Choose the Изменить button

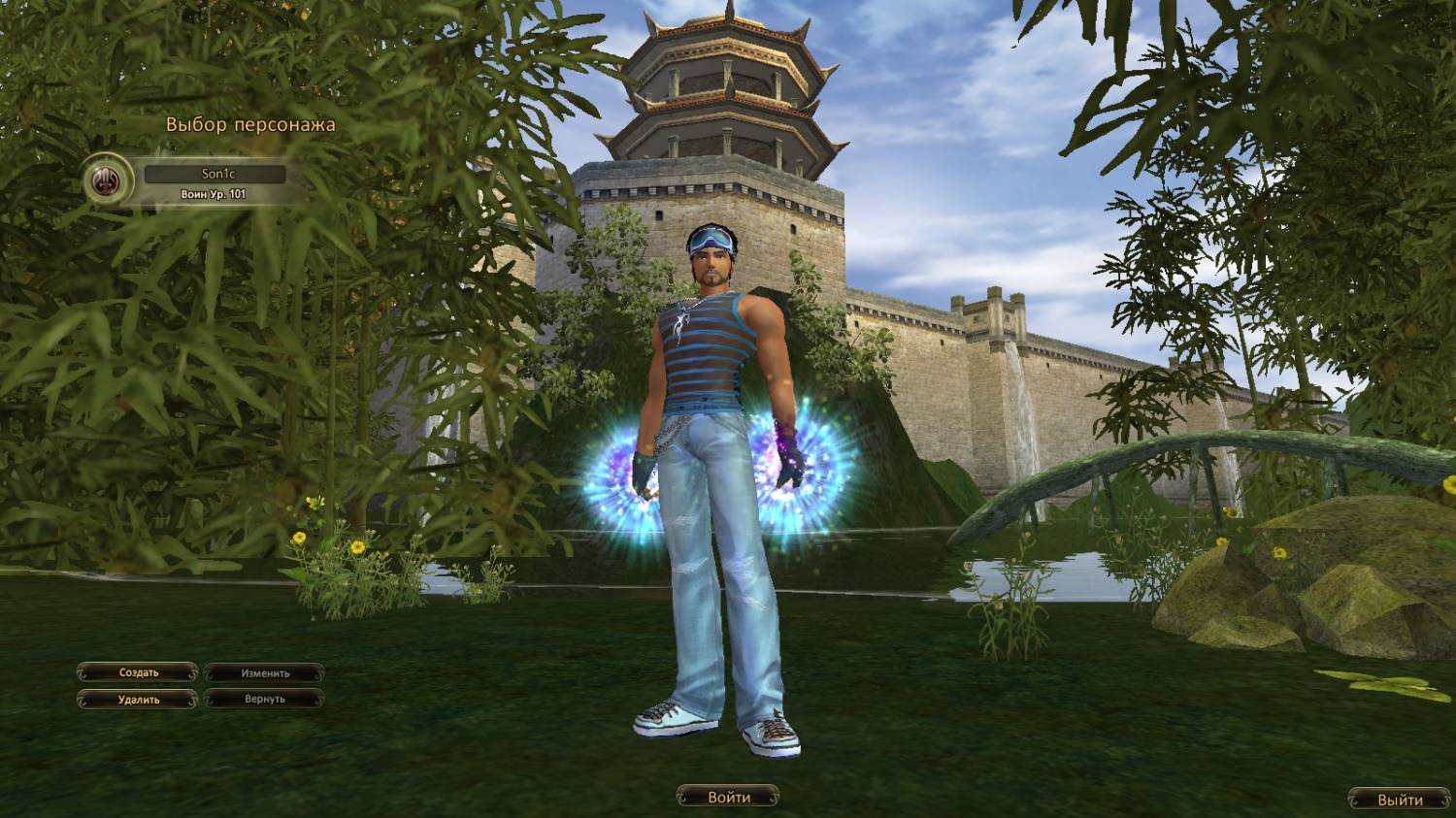[x=265, y=672]
